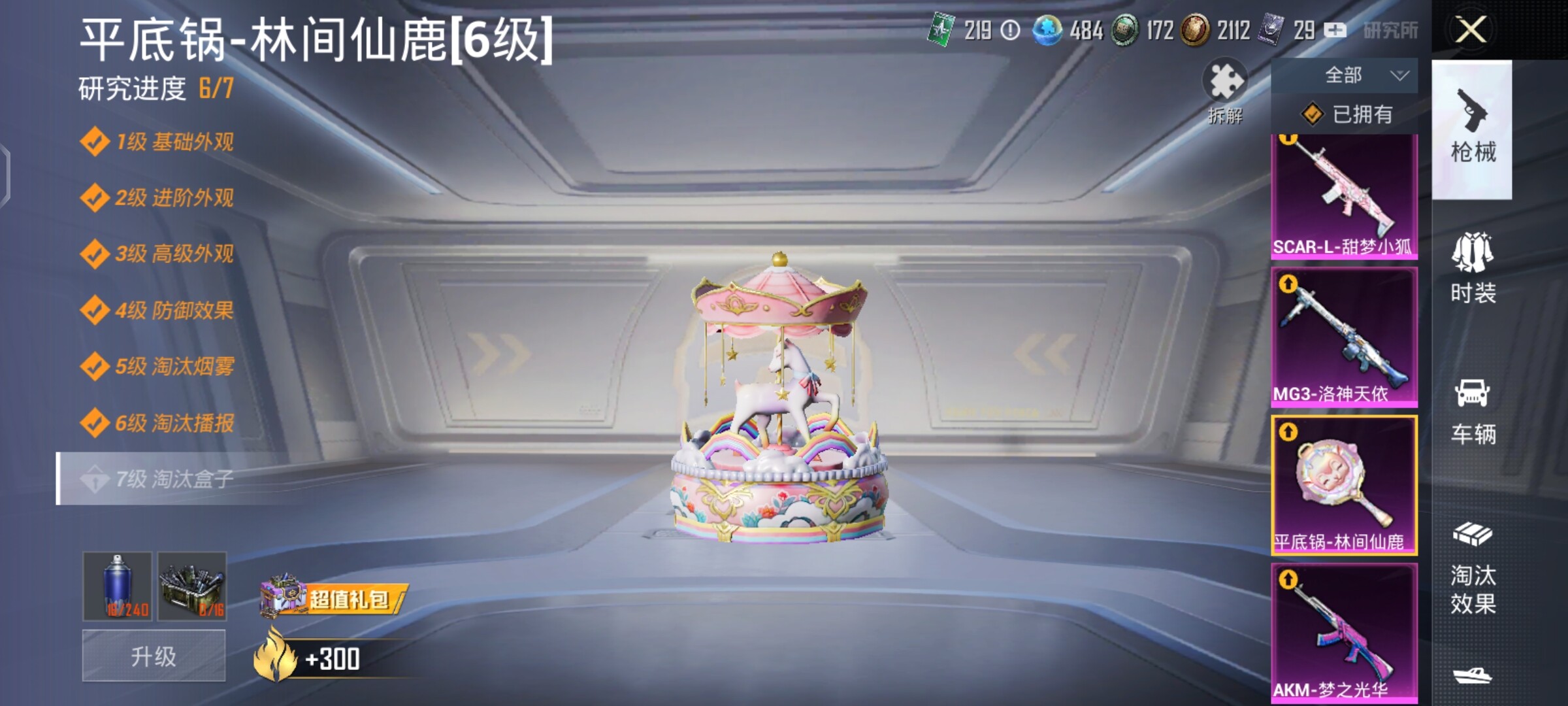This screenshot has width=1568, height=706.
Task: Click the blue spray paint material slot
Action: pos(118,586)
